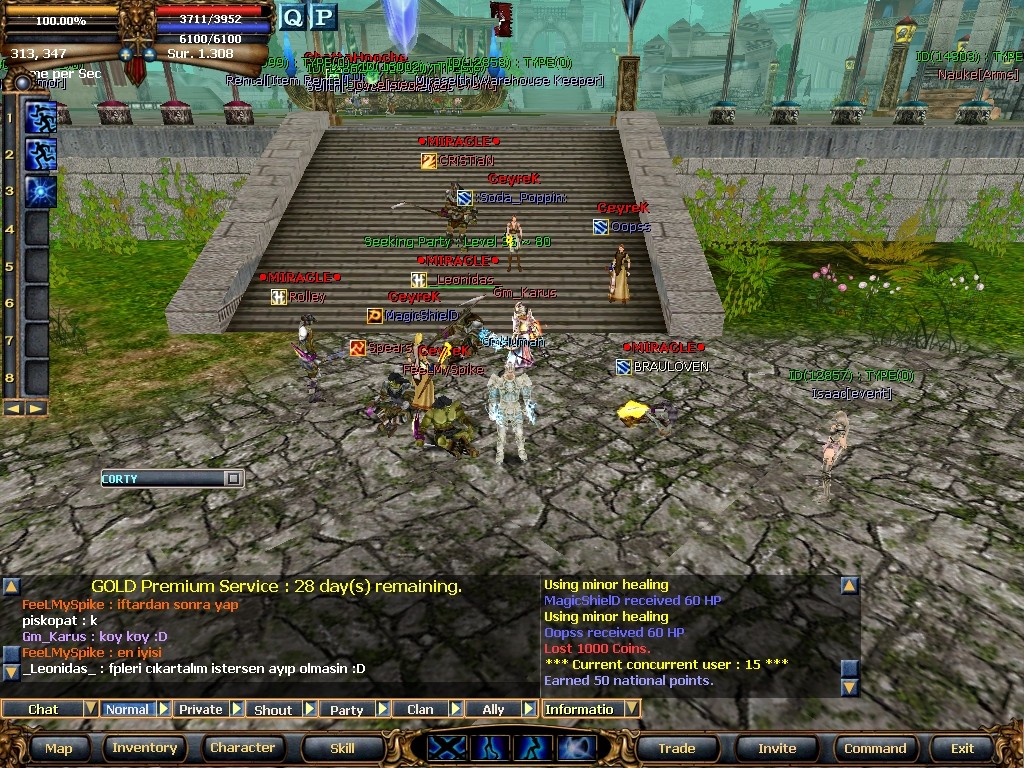Screen dimensions: 1024x768
Task: Open the Inventory window
Action: 144,748
